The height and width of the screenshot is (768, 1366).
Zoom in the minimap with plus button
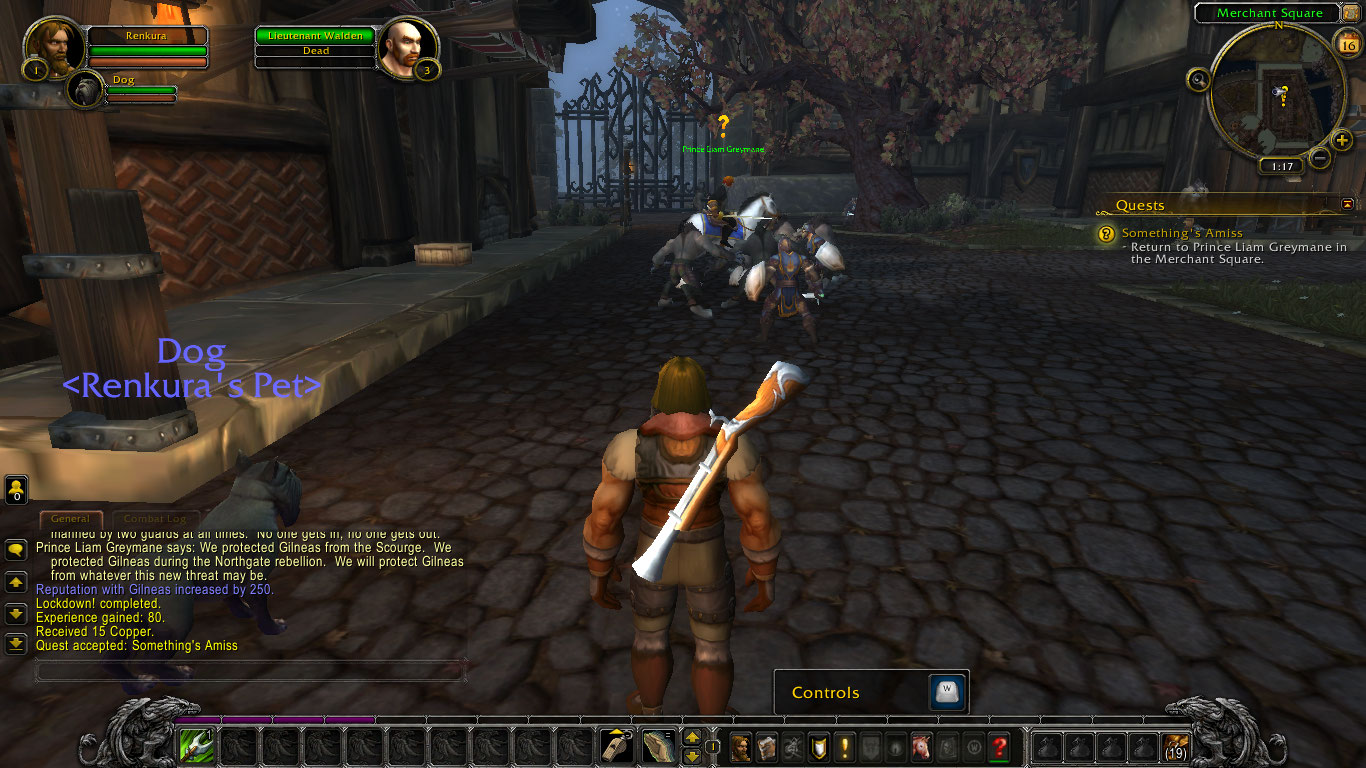pyautogui.click(x=1342, y=140)
